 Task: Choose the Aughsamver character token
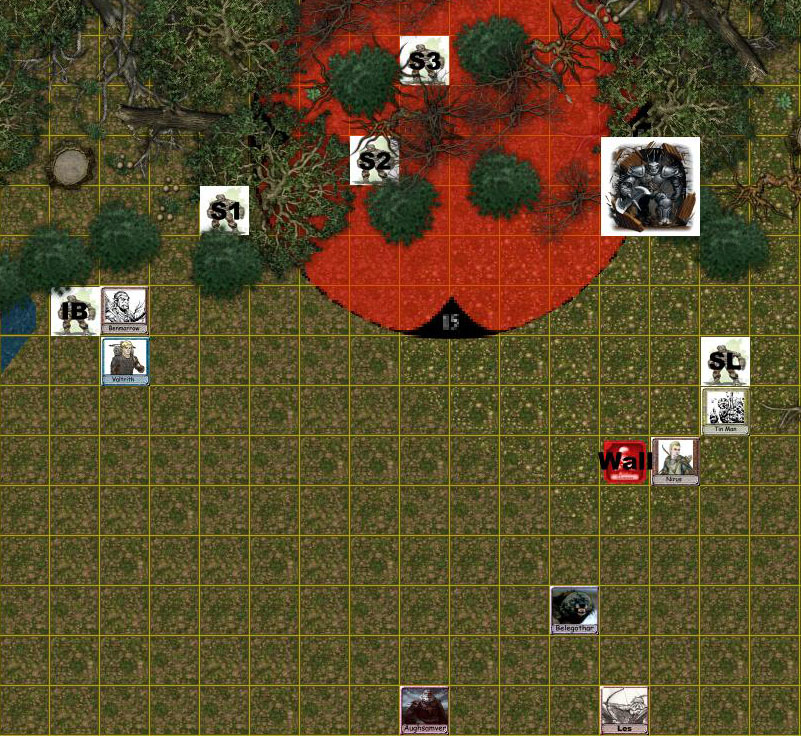(424, 710)
